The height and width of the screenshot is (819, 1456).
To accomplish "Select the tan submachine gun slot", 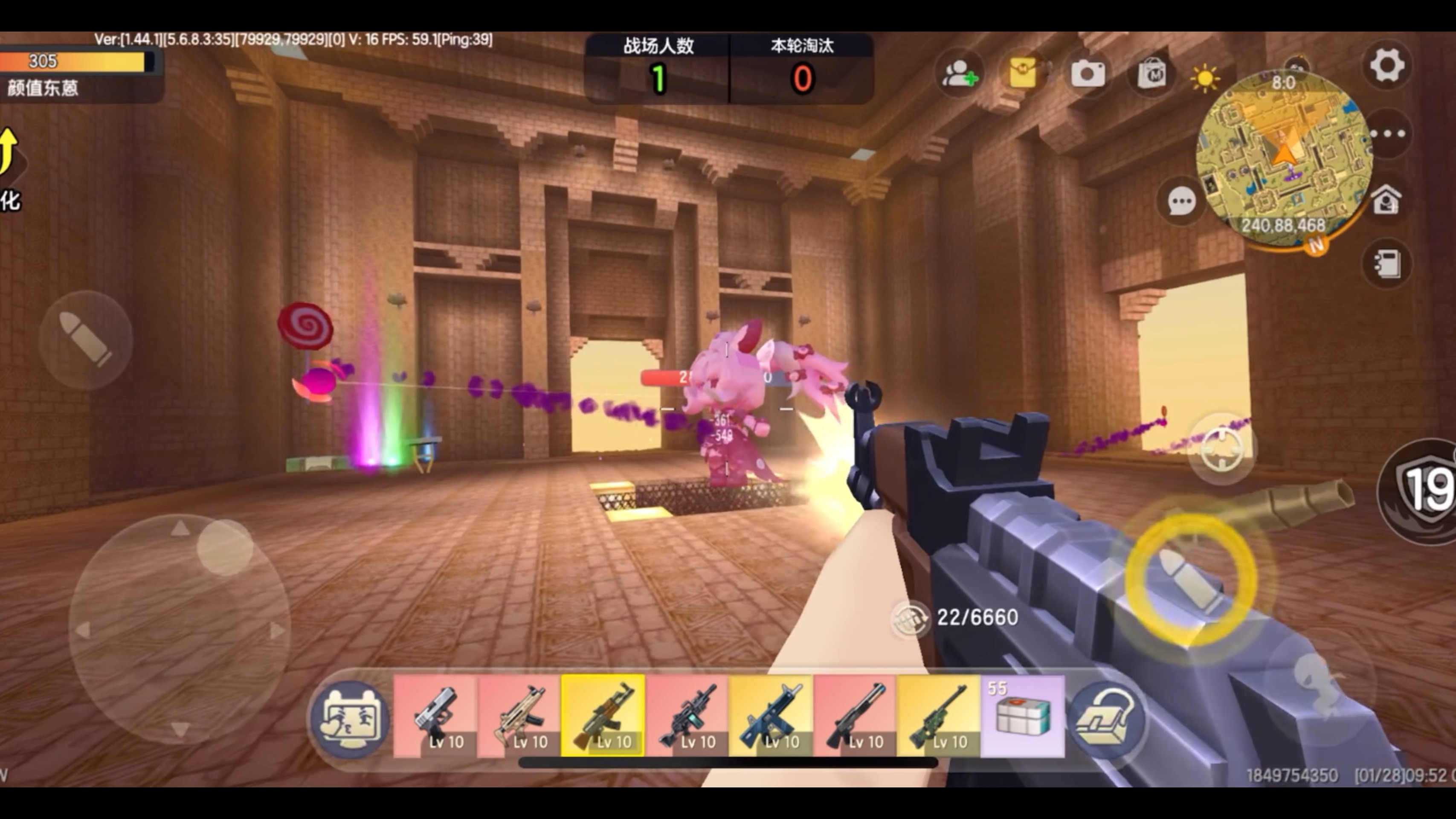I will [519, 716].
